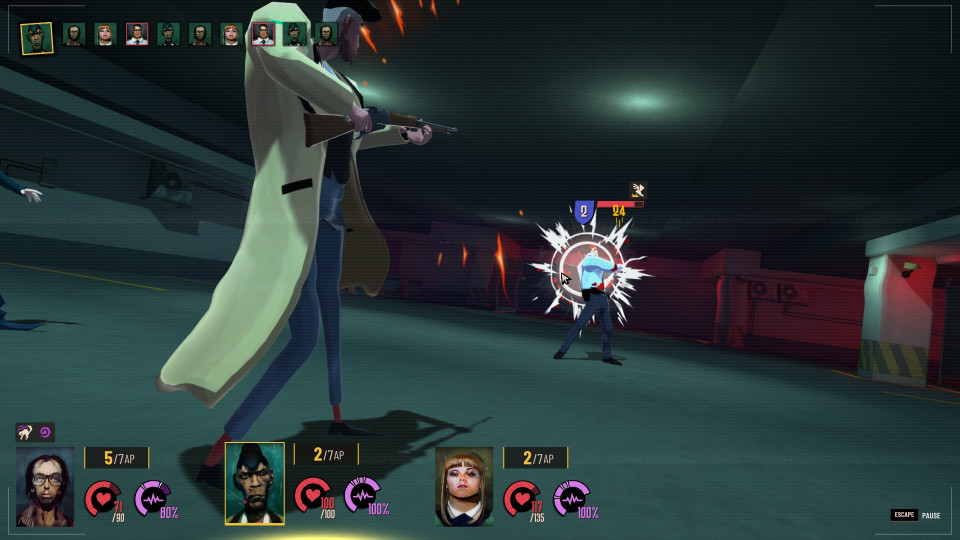The image size is (960, 540).
Task: Click the highlighted active-turn portrait in turn order
Action: [x=37, y=38]
